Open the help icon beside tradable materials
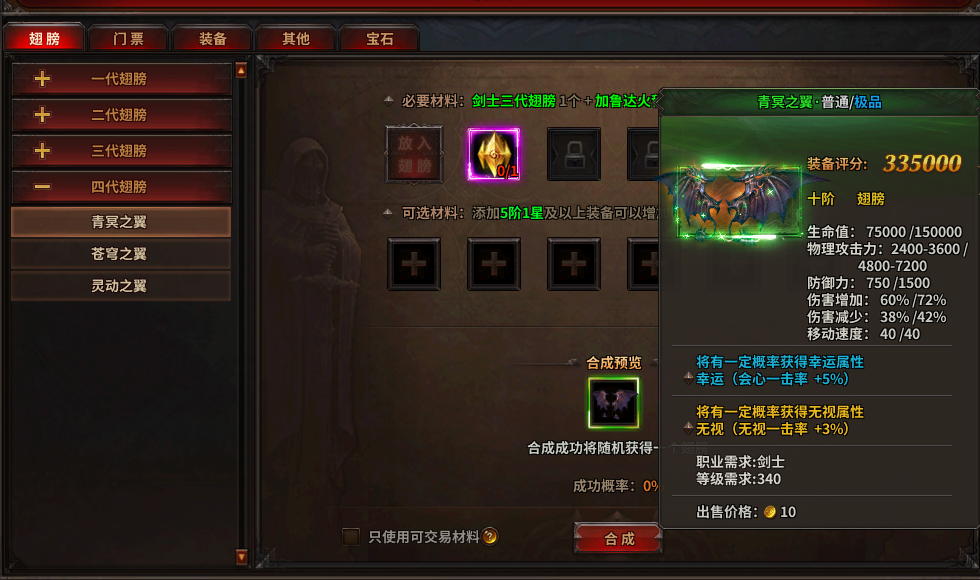Viewport: 980px width, 580px height. pos(491,537)
